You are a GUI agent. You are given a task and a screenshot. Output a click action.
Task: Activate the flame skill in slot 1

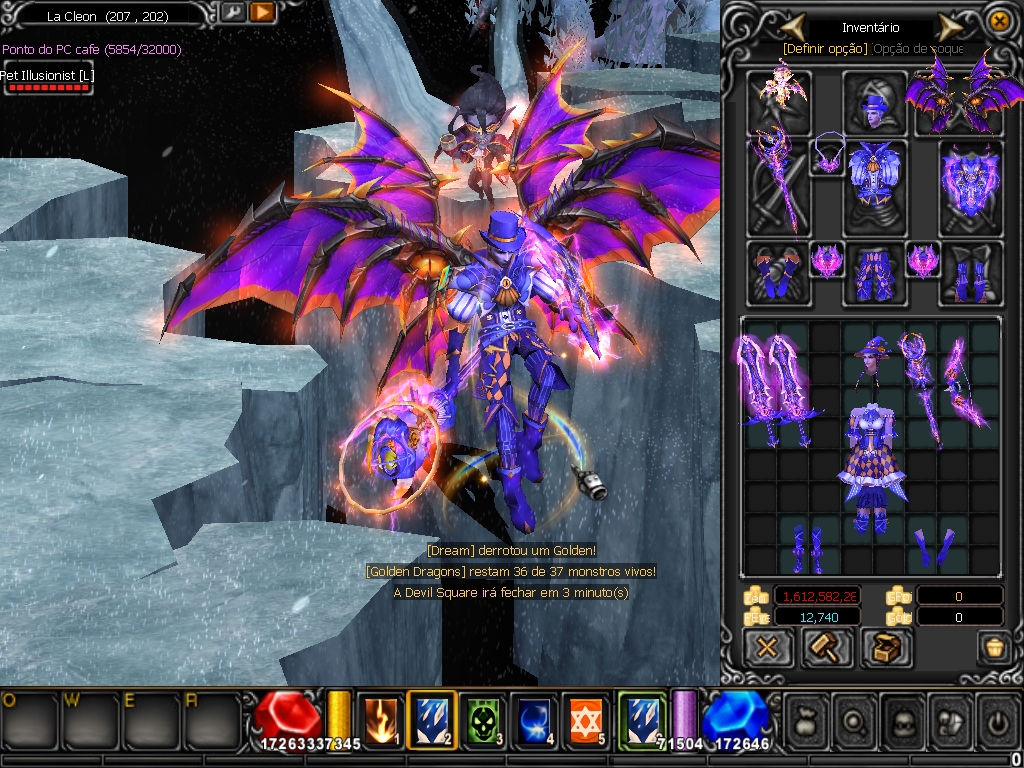tap(380, 720)
